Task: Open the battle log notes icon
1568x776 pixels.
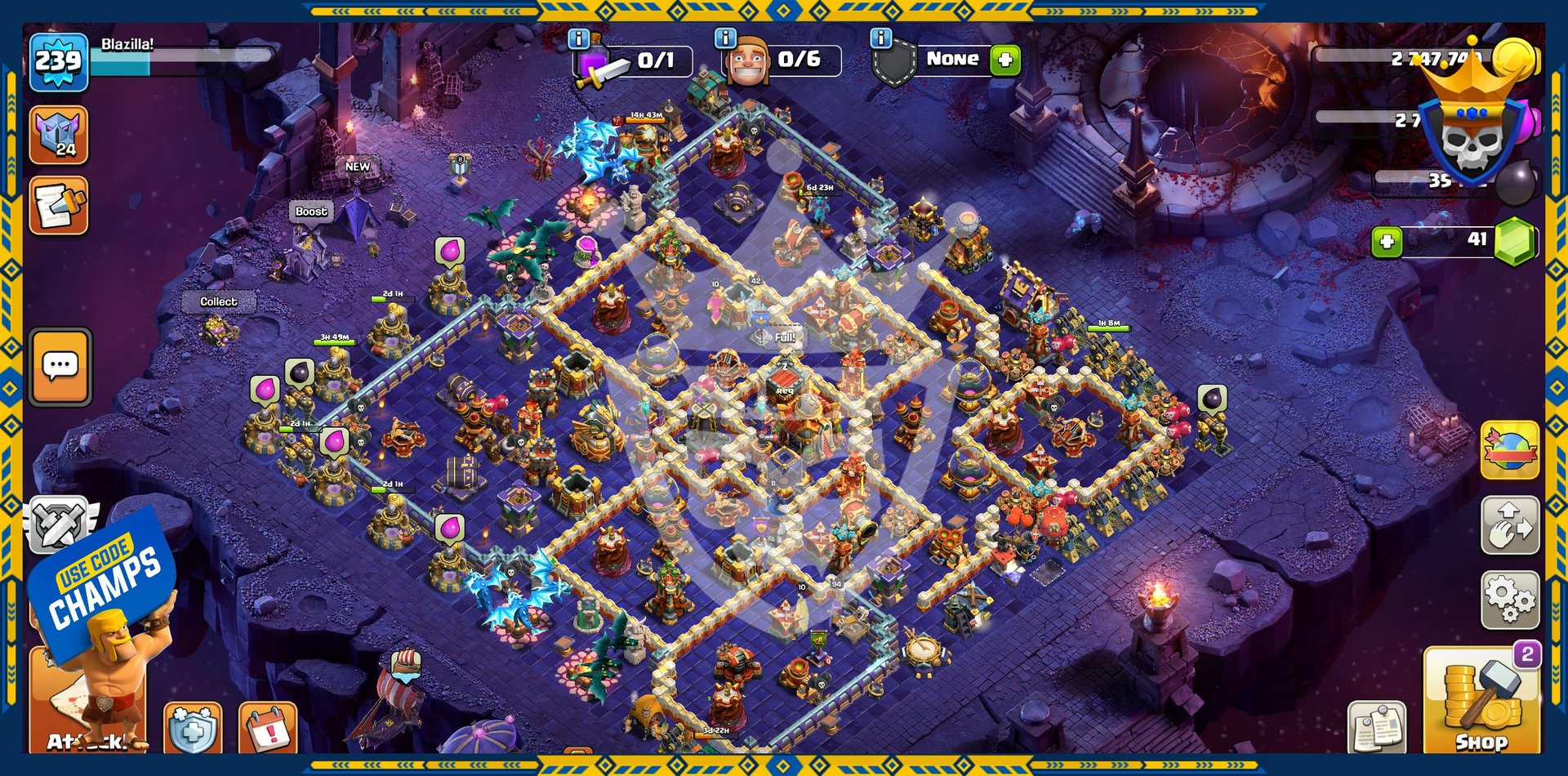Action: click(59, 206)
